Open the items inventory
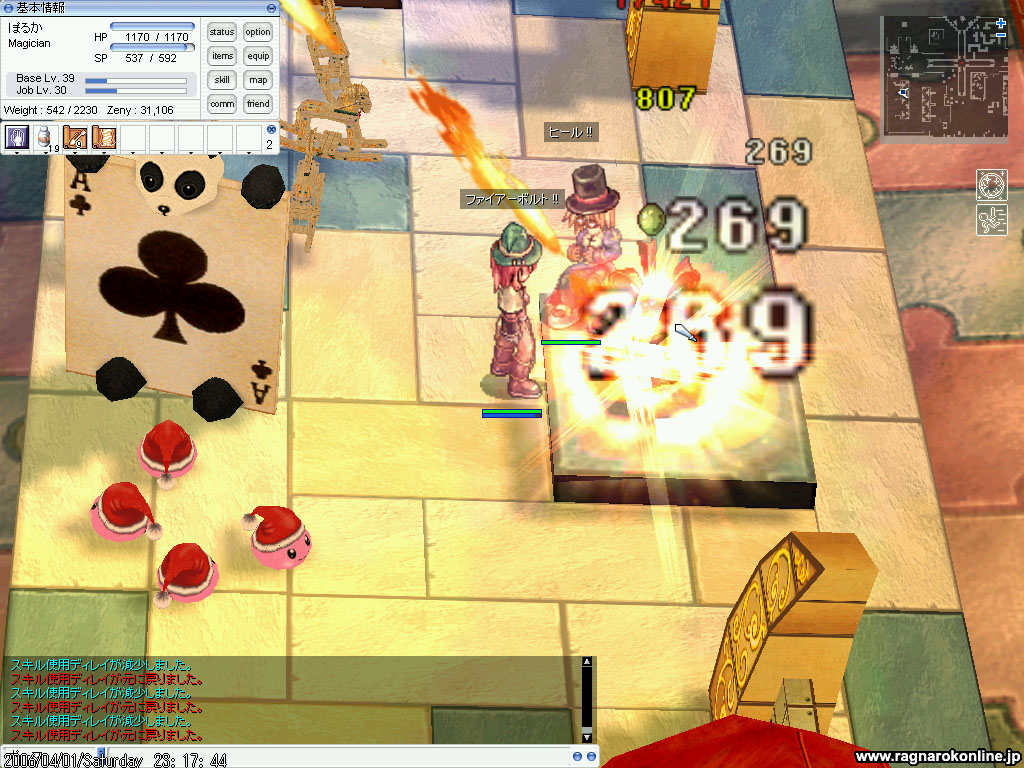Image resolution: width=1024 pixels, height=768 pixels. tap(222, 56)
